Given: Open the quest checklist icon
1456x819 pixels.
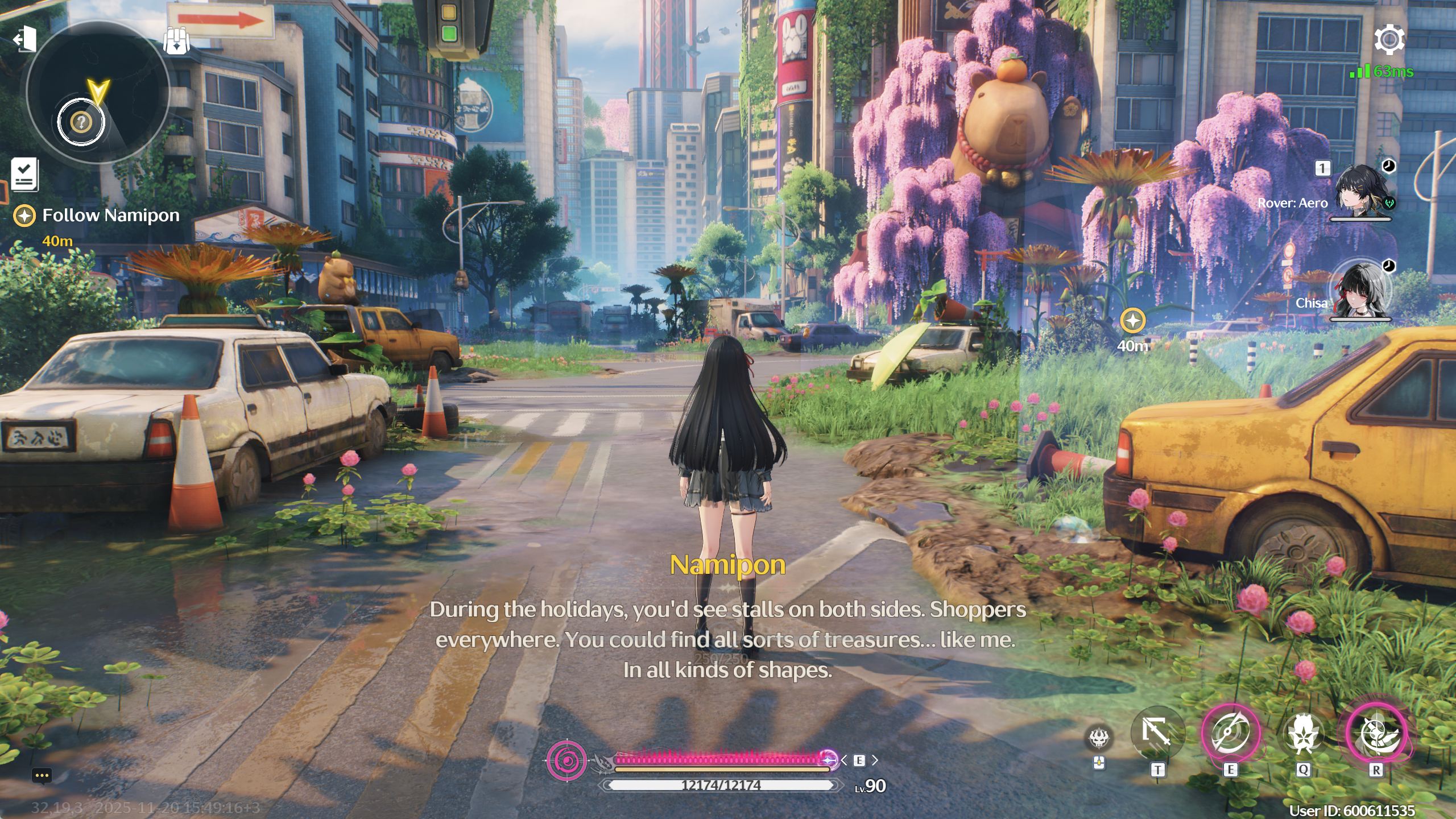Looking at the screenshot, I should click(25, 174).
